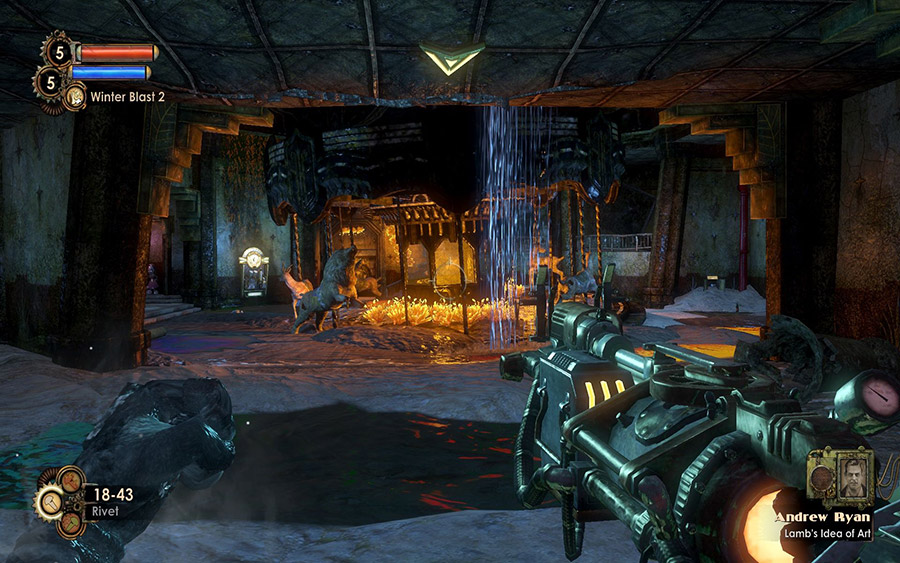This screenshot has width=900, height=563.
Task: Select the Winter Blast 2 plasmid icon
Action: tap(75, 97)
